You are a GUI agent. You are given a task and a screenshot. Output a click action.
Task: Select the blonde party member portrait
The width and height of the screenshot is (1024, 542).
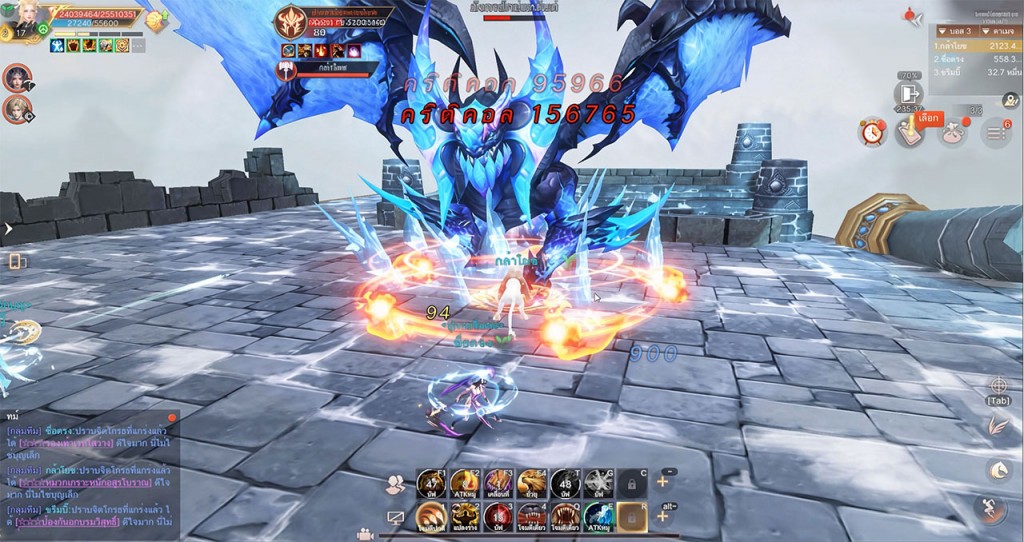pos(17,108)
